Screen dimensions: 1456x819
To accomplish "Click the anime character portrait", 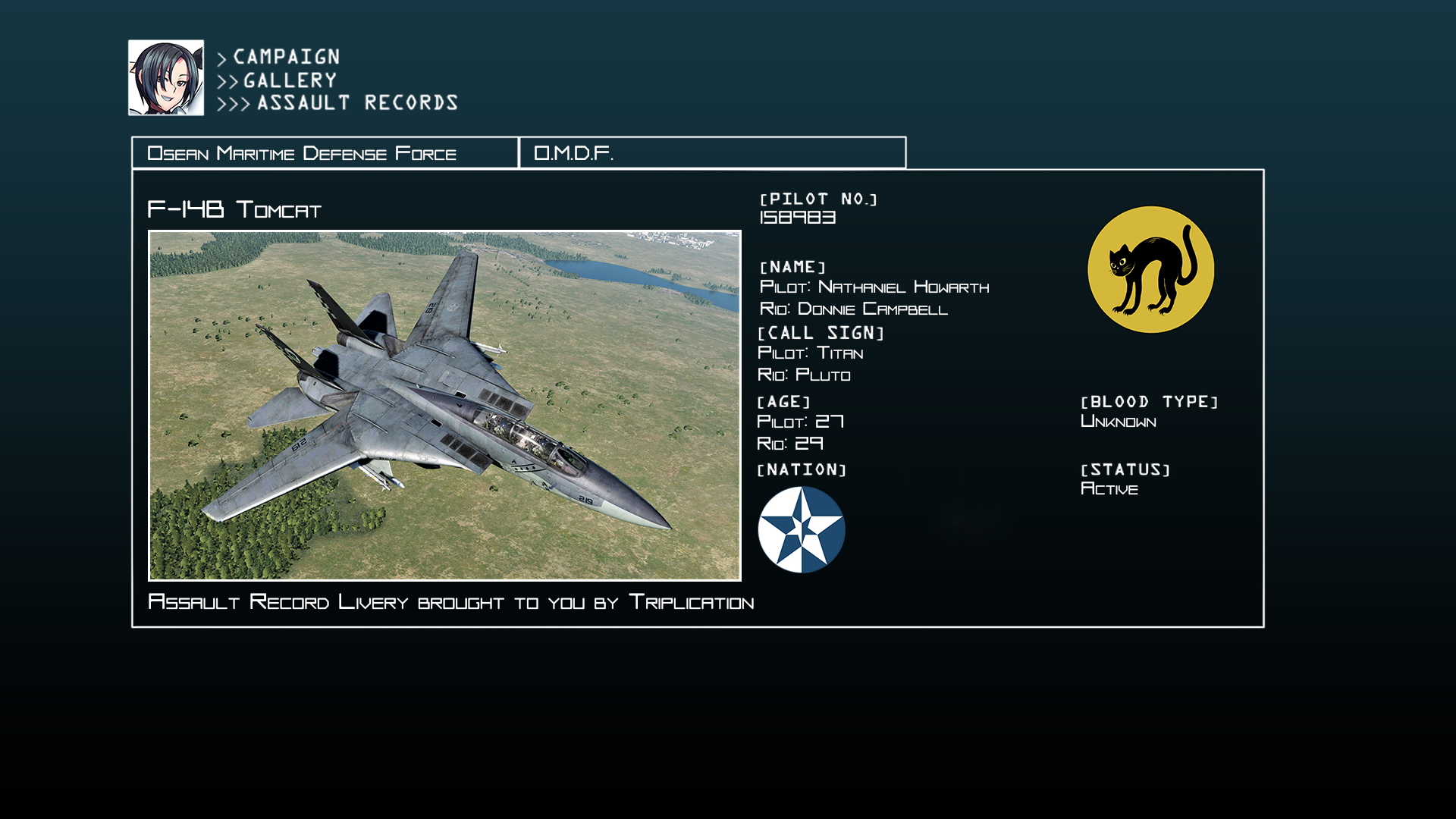I will click(x=166, y=78).
